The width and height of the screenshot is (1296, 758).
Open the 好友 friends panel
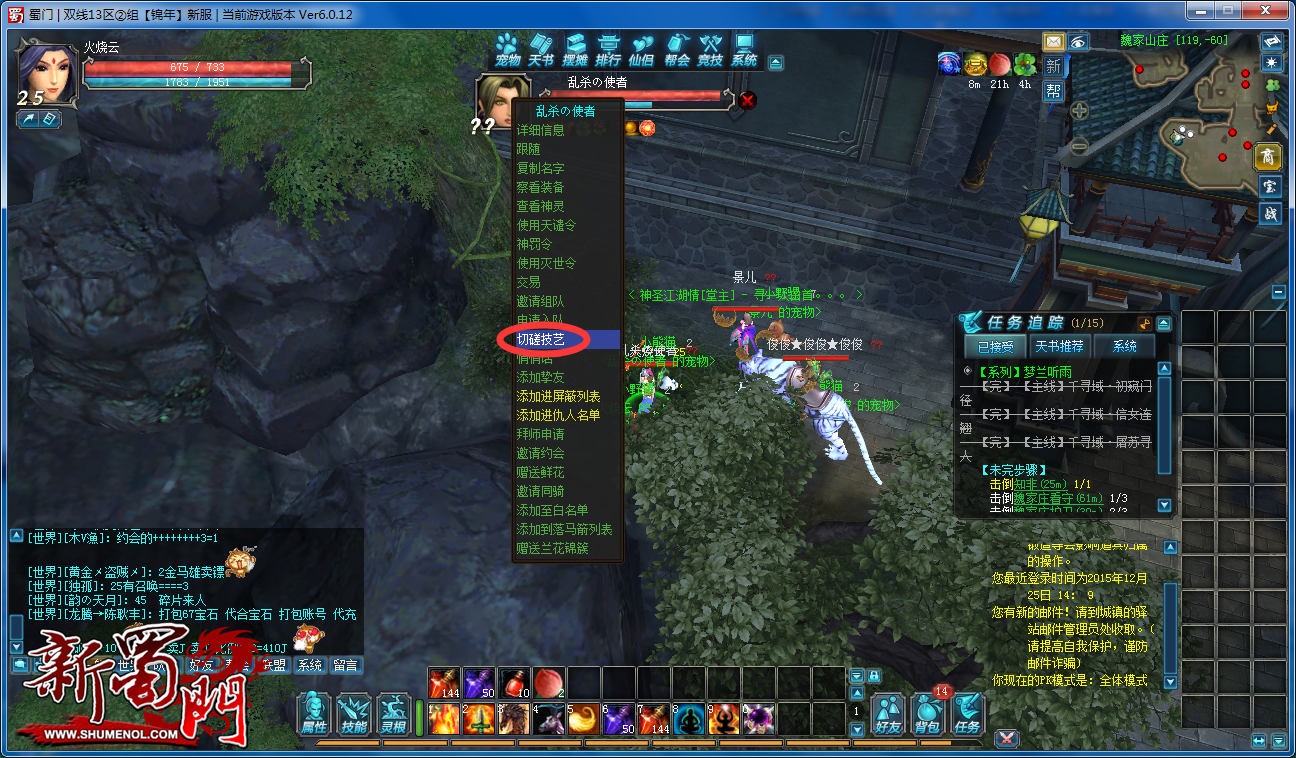pos(888,714)
